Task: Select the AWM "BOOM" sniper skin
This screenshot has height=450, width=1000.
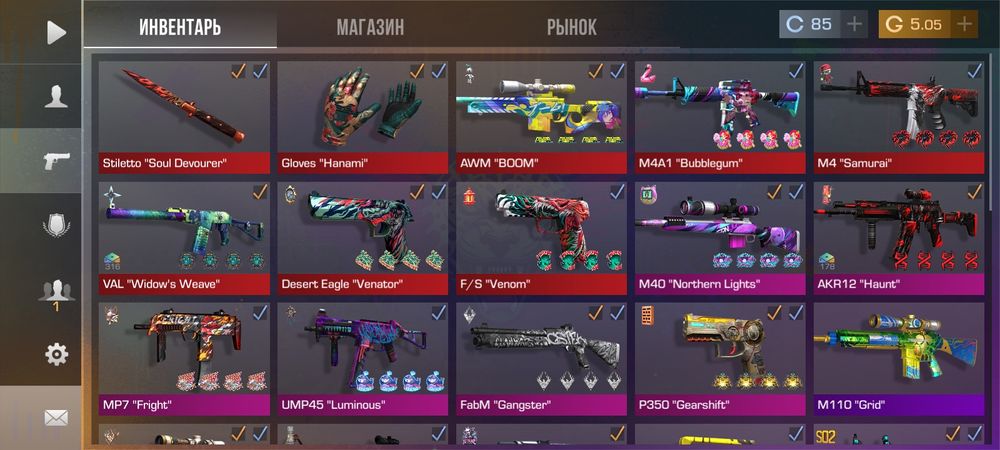Action: [541, 115]
